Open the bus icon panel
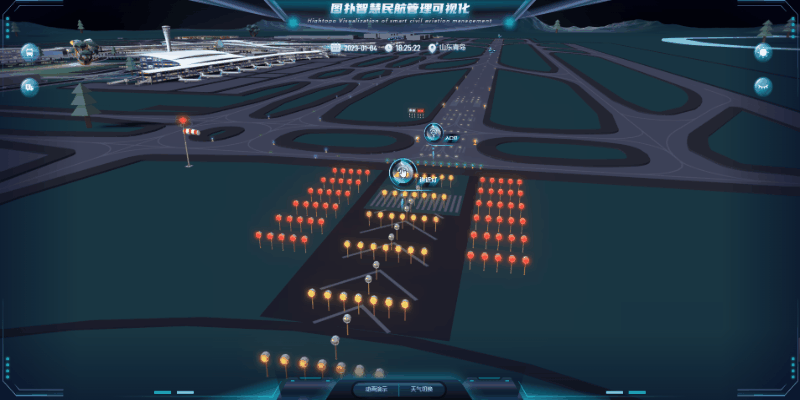Image resolution: width=800 pixels, height=400 pixels. click(29, 51)
